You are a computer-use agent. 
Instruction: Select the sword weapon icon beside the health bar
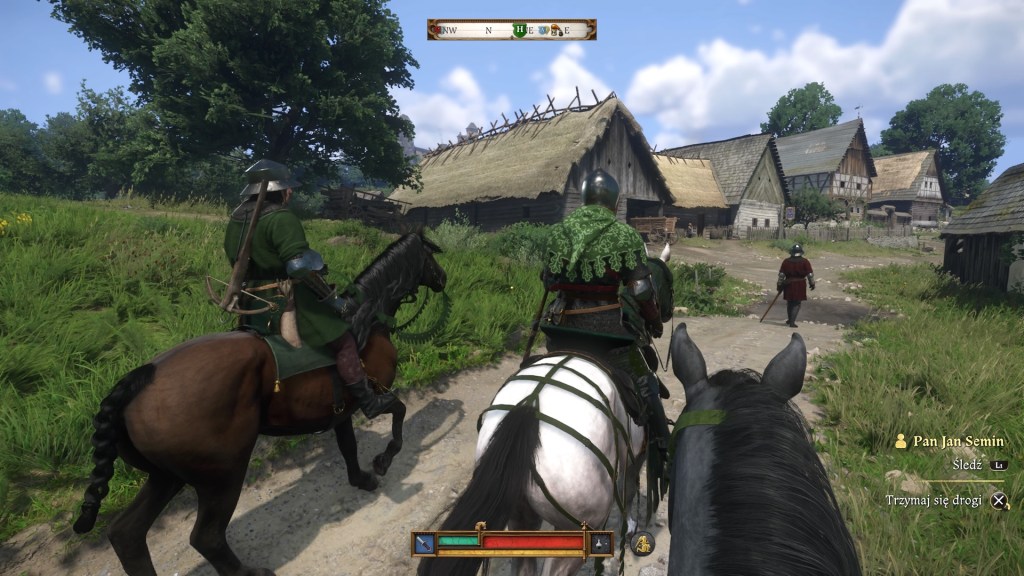(x=424, y=543)
